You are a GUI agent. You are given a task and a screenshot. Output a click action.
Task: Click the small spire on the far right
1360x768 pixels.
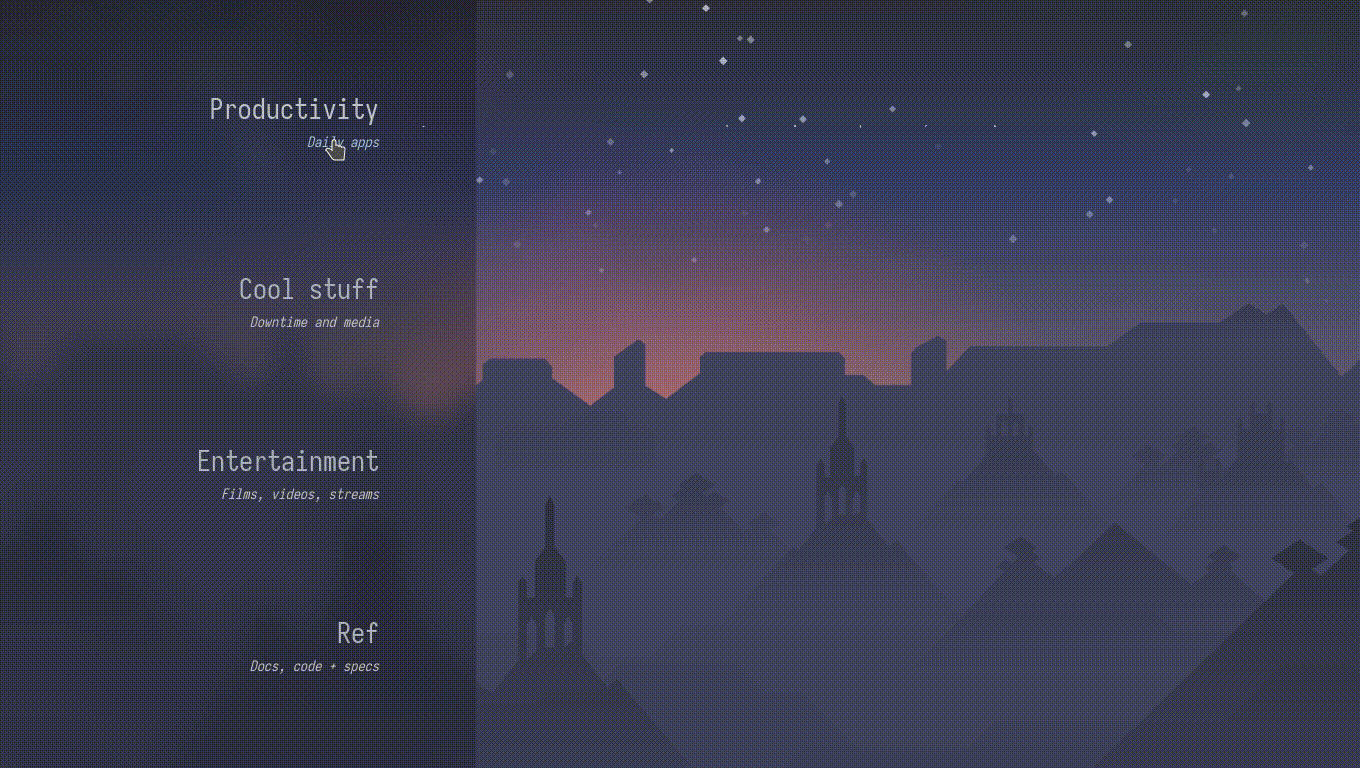1259,420
